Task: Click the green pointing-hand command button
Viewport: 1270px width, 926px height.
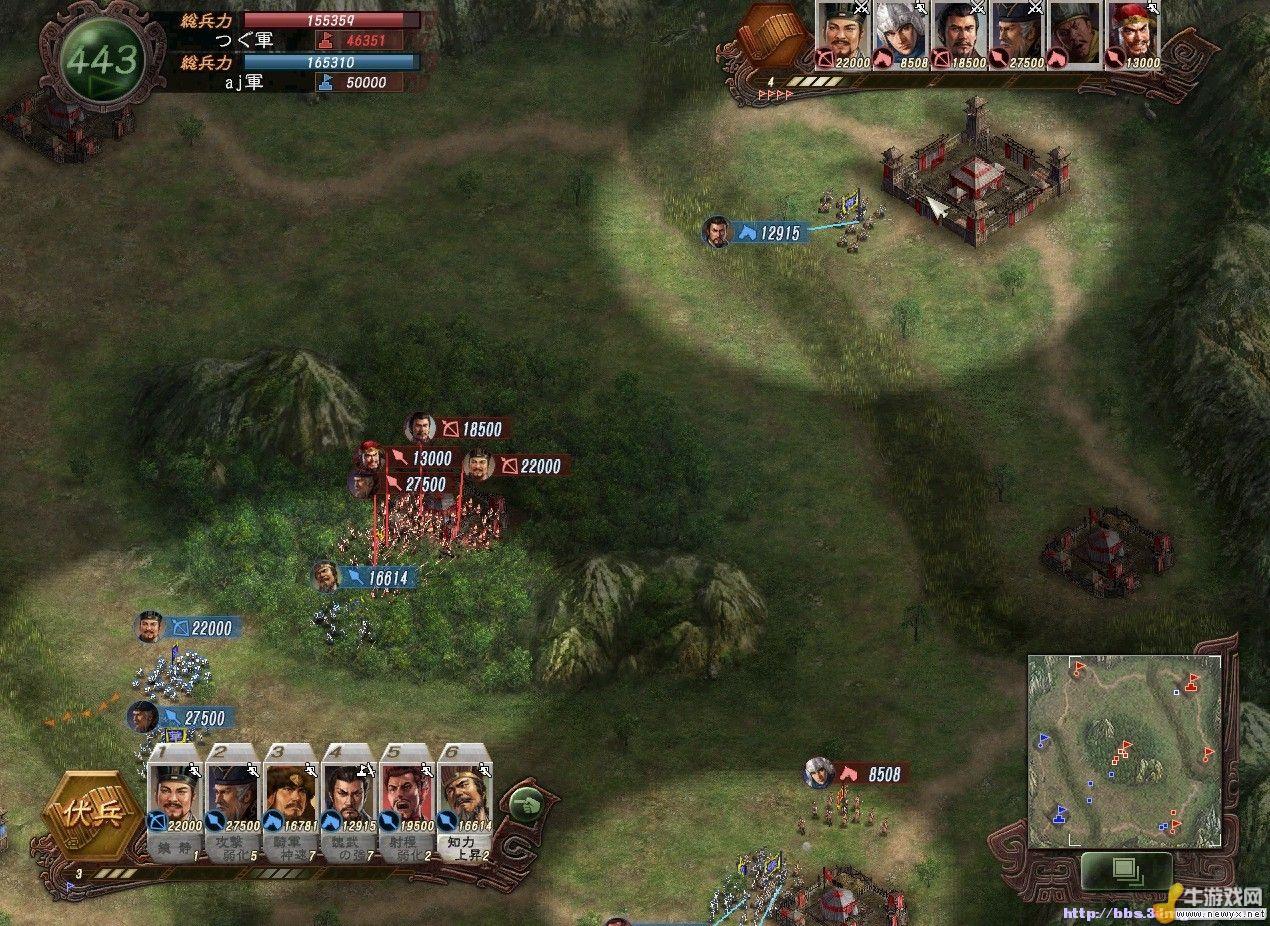Action: (525, 802)
